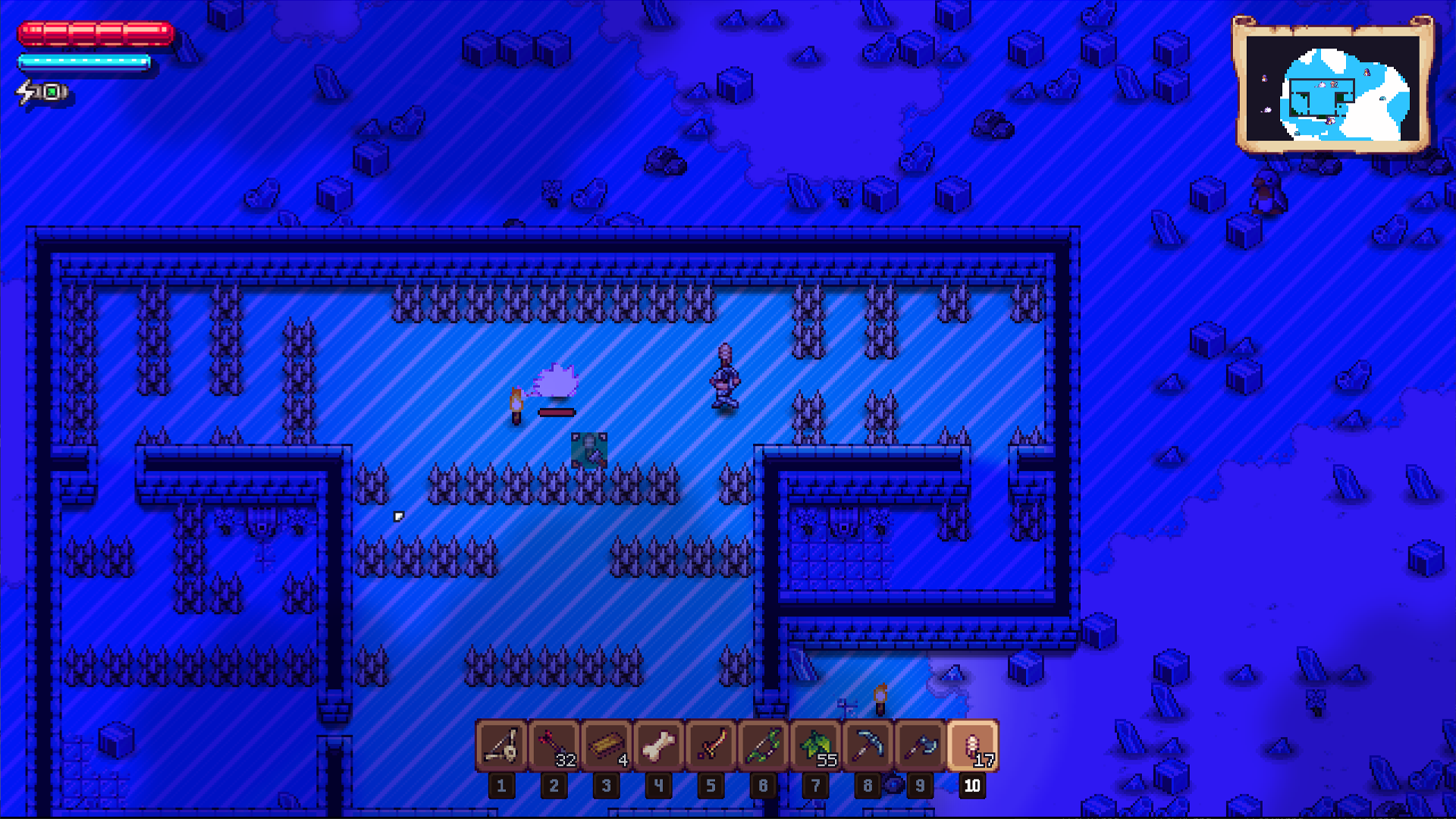Click the player room marker on the minimap
This screenshot has width=1456, height=819.
(1334, 84)
